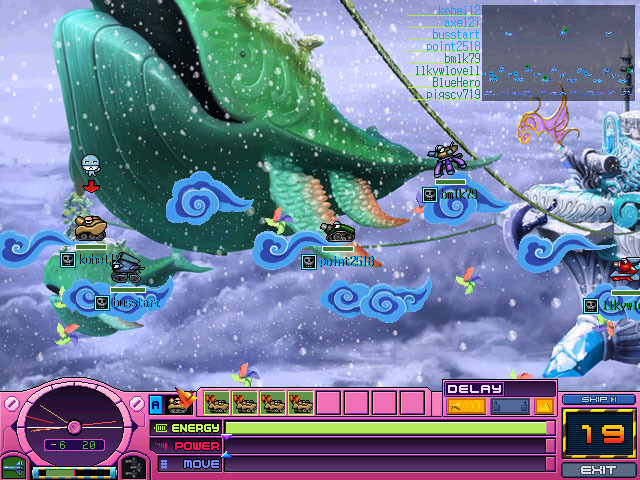This screenshot has height=480, width=640.
Task: Pick point2518 from the player list
Action: (x=454, y=46)
